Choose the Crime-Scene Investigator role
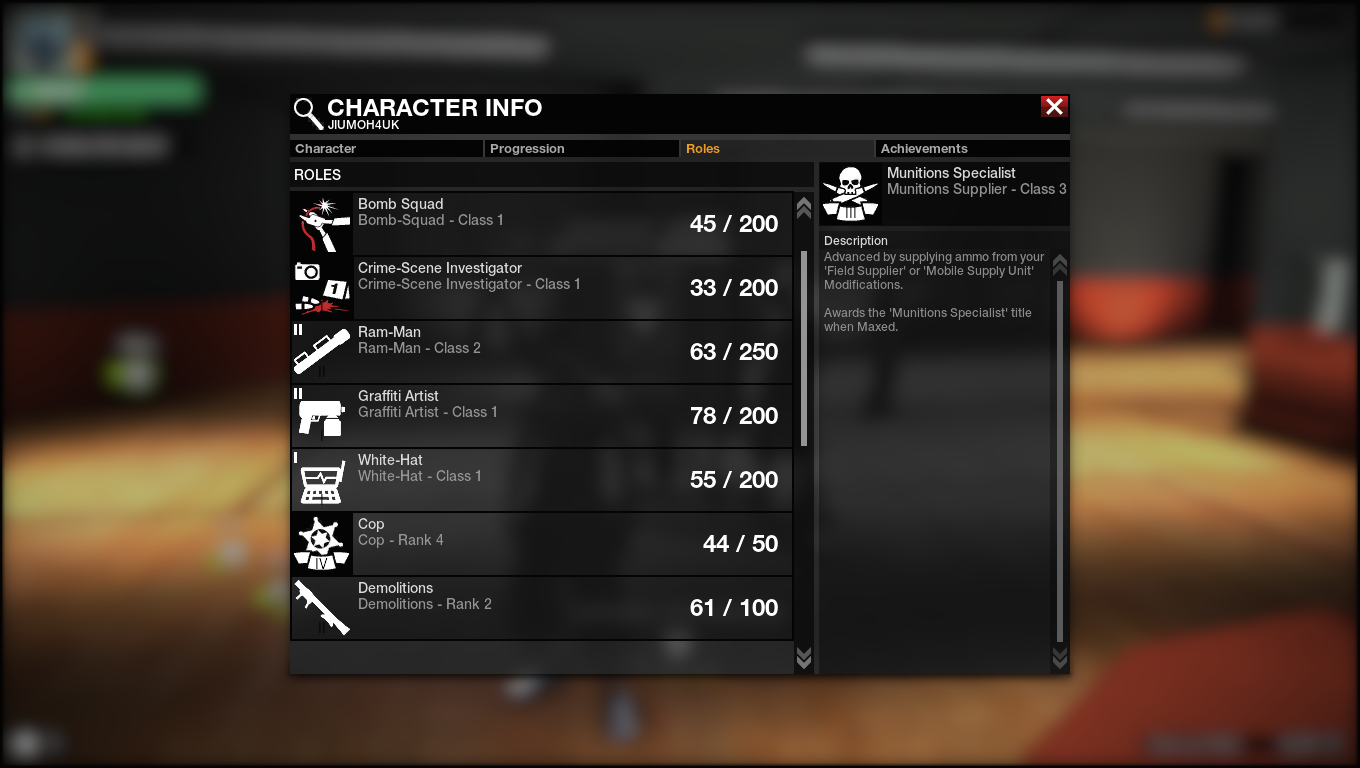 pyautogui.click(x=541, y=288)
